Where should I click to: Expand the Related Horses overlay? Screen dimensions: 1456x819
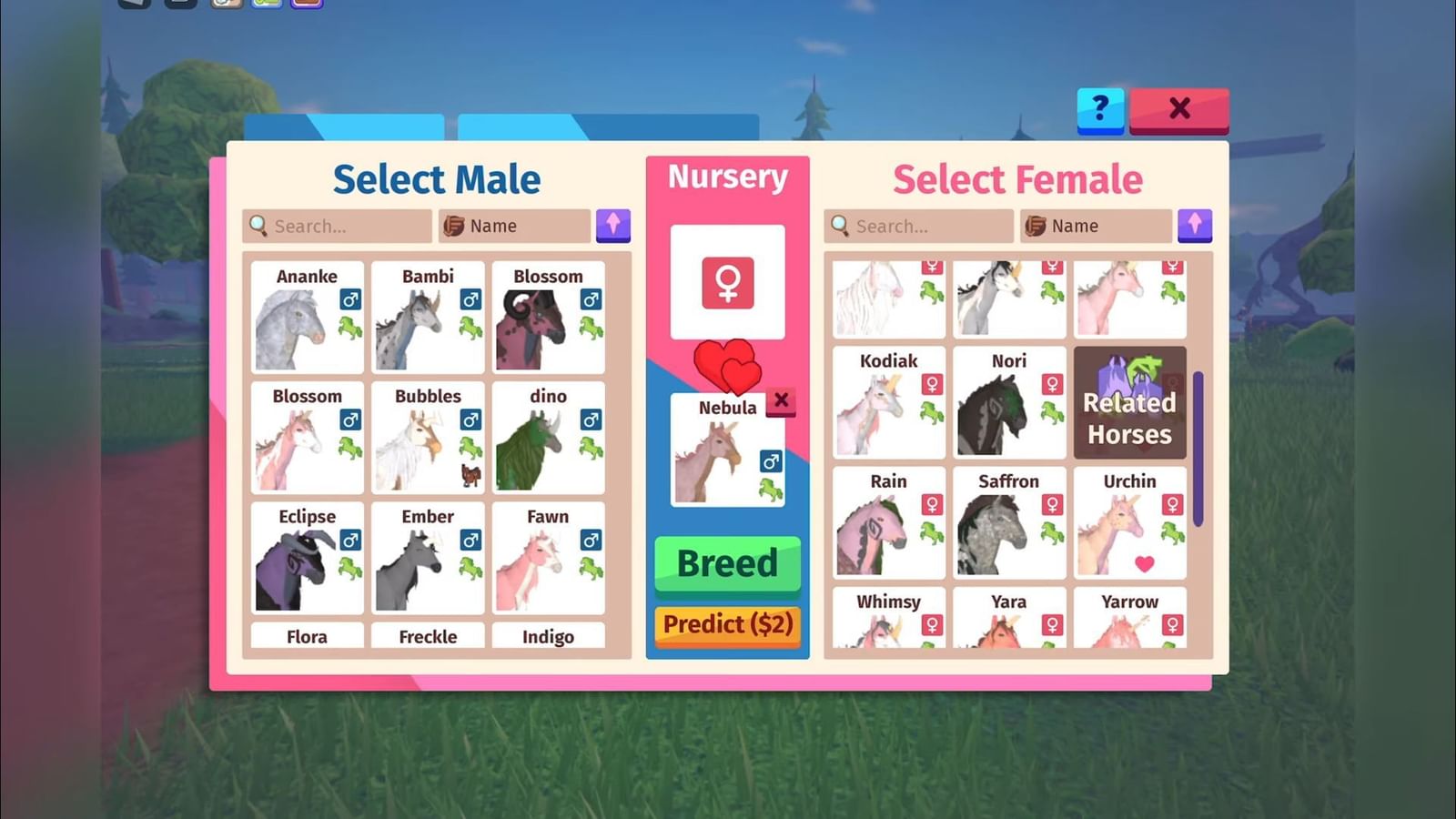coord(1129,403)
